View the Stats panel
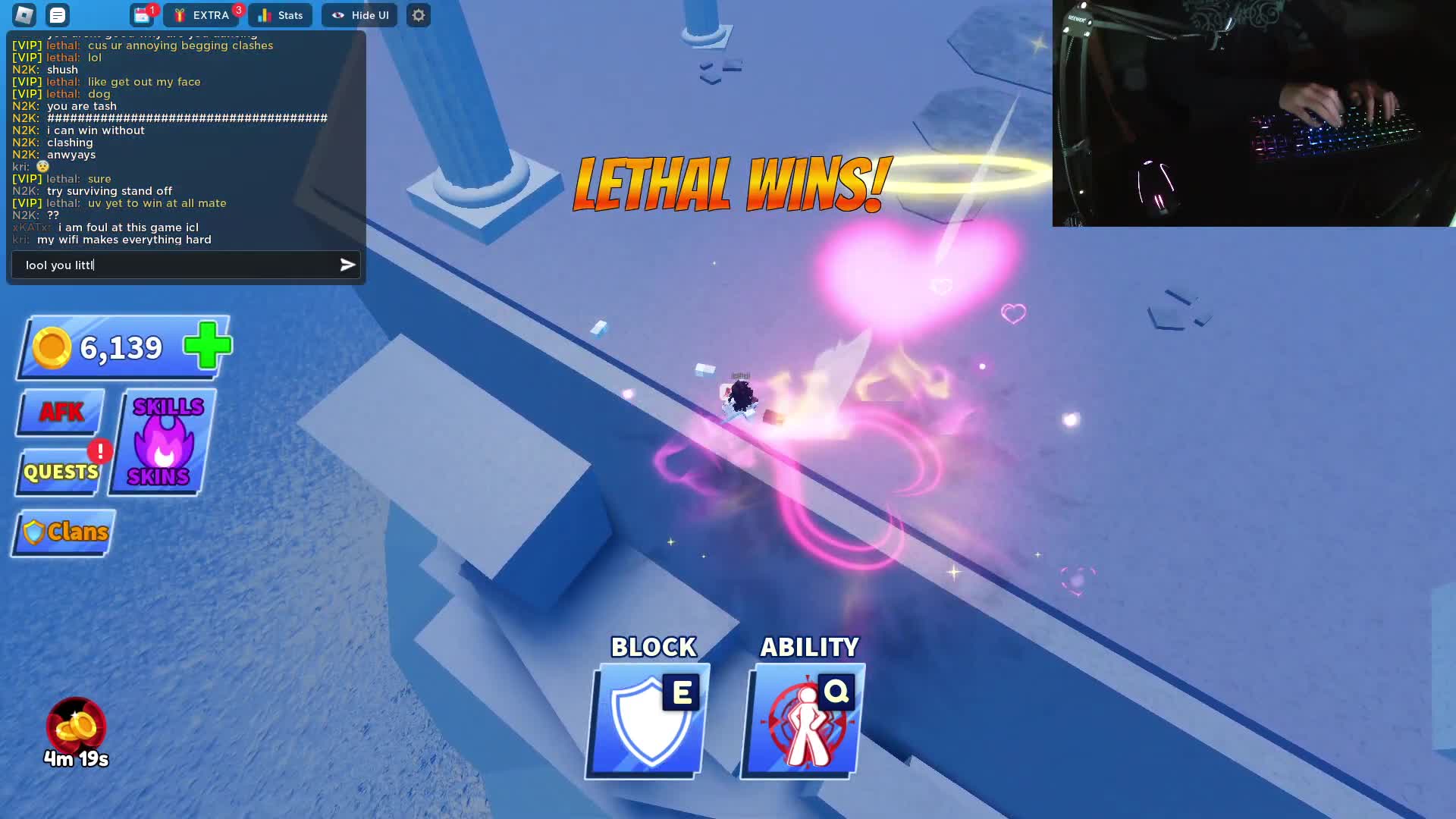The width and height of the screenshot is (1456, 819). coord(280,14)
